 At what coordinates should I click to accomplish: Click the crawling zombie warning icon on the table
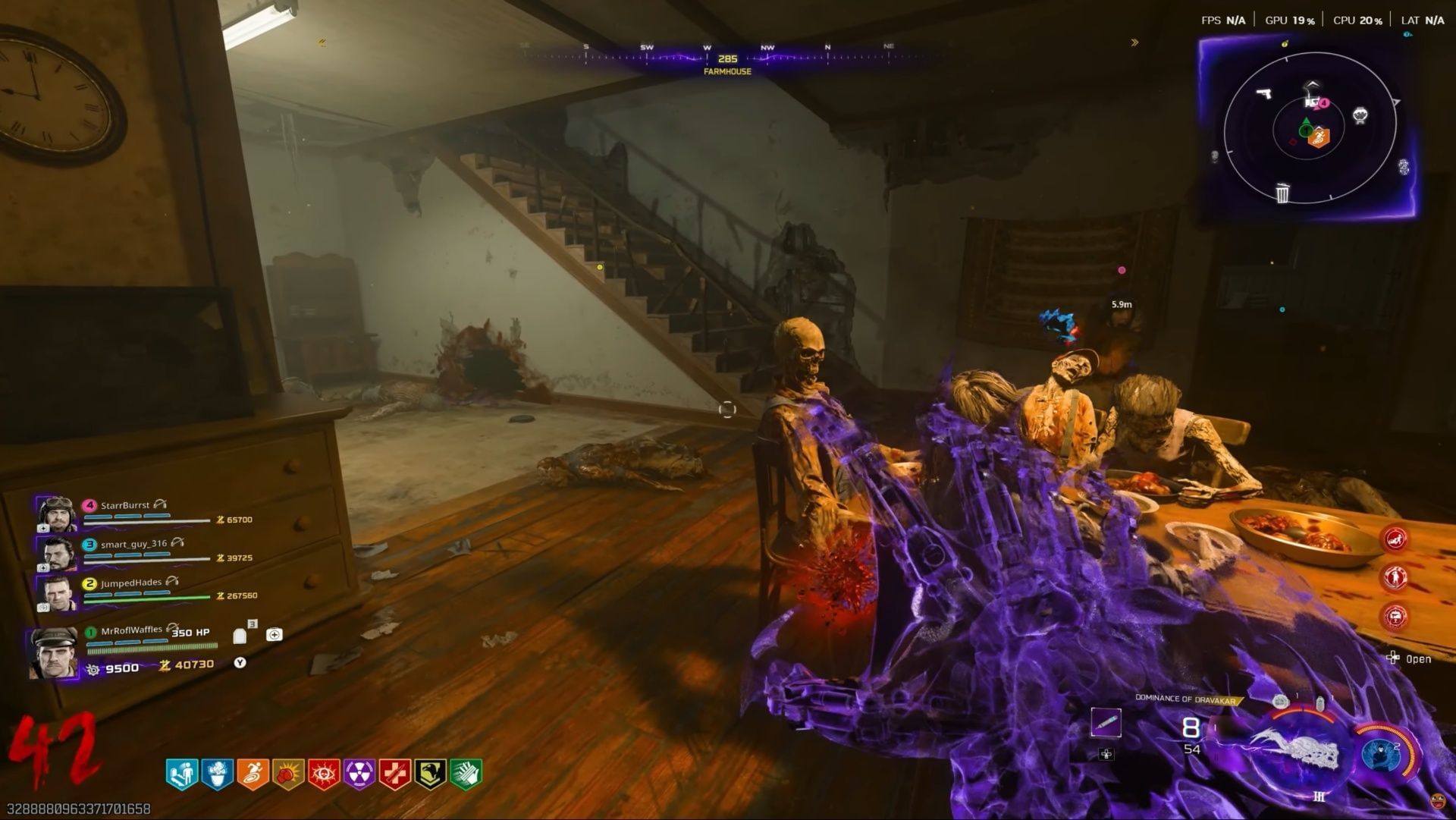[x=1395, y=540]
